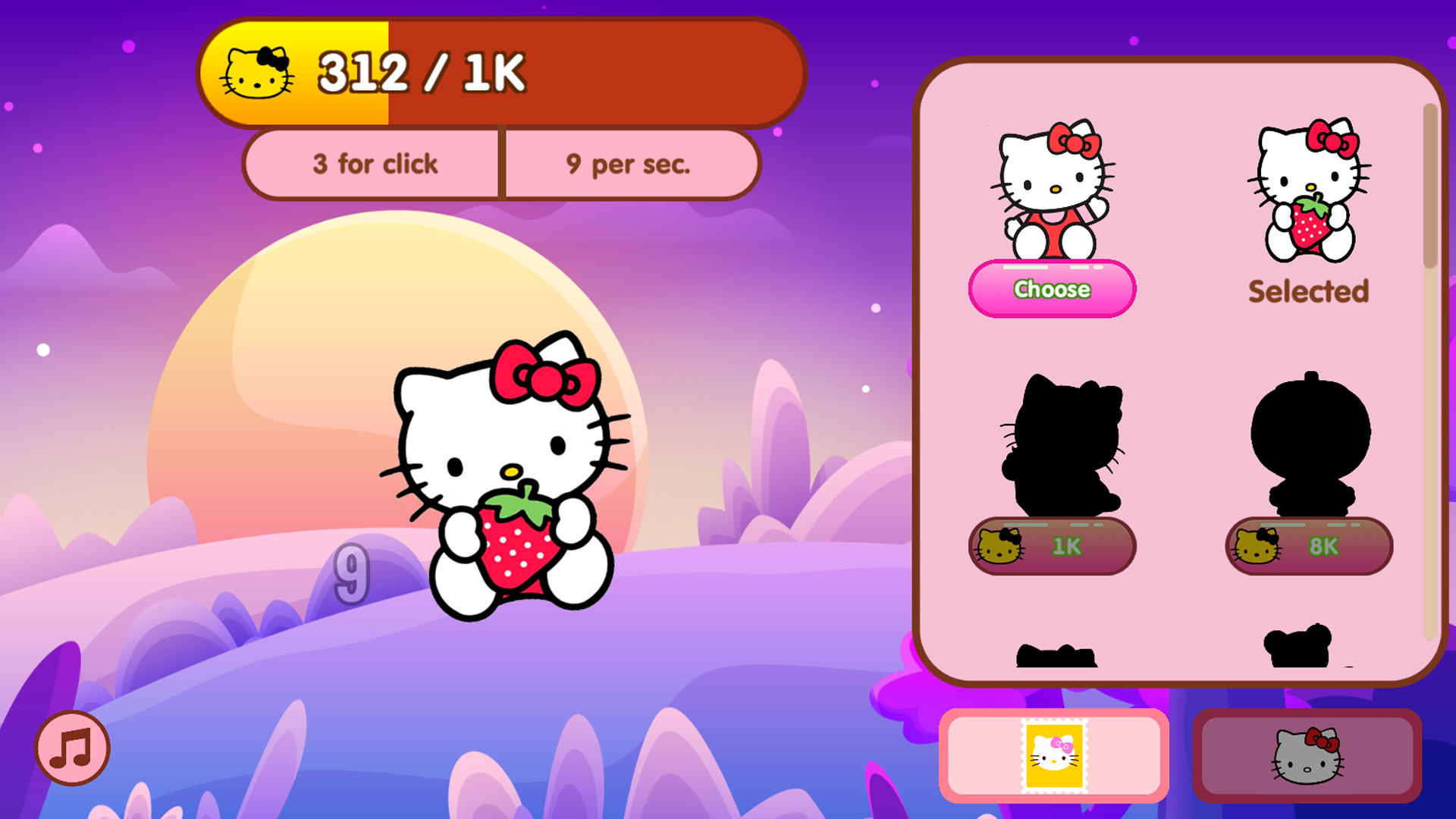Click the Selected label under the strawberry kitty
The width and height of the screenshot is (1456, 819).
point(1308,290)
